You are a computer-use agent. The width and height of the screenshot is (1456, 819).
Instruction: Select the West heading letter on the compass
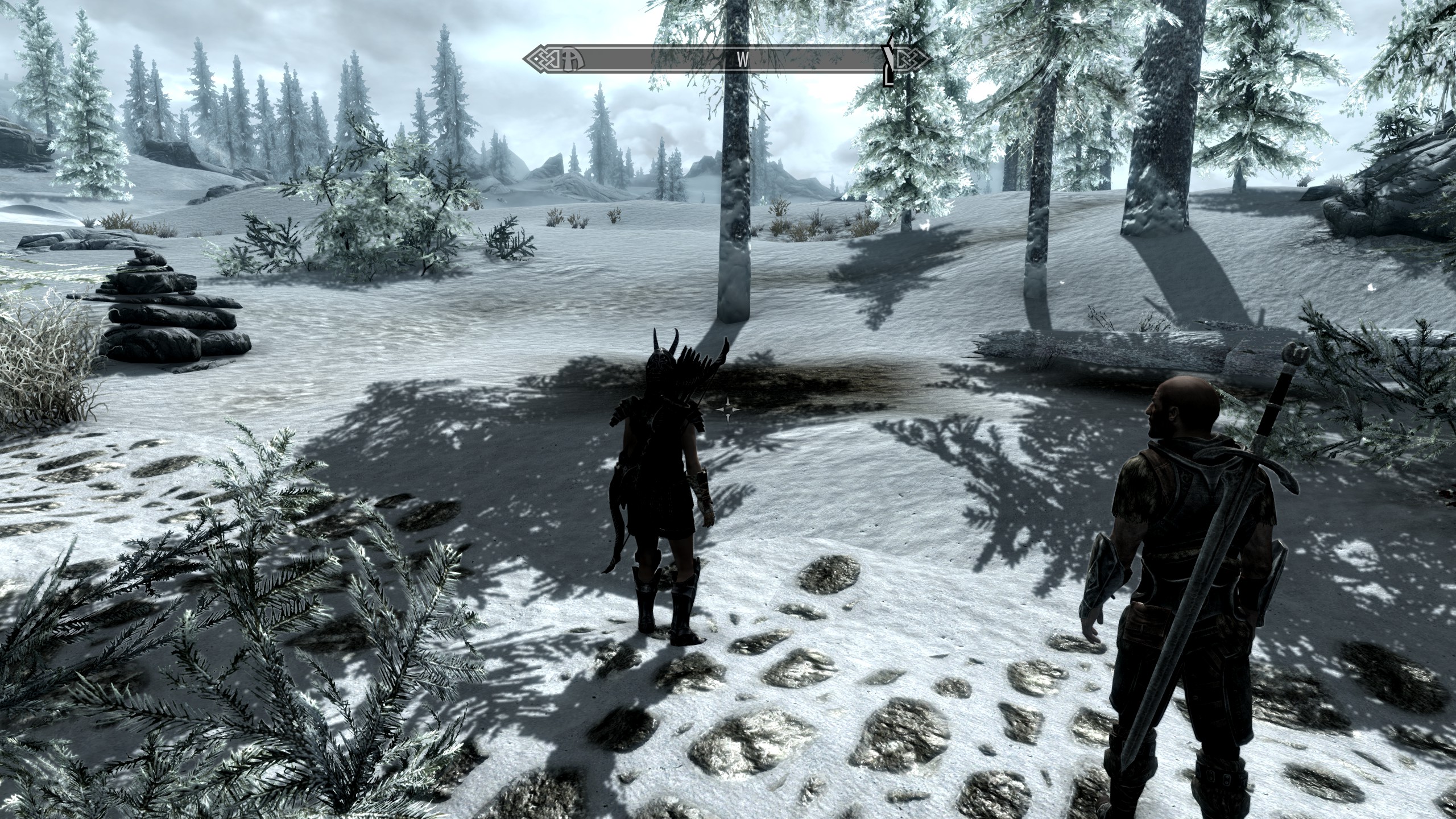click(742, 60)
